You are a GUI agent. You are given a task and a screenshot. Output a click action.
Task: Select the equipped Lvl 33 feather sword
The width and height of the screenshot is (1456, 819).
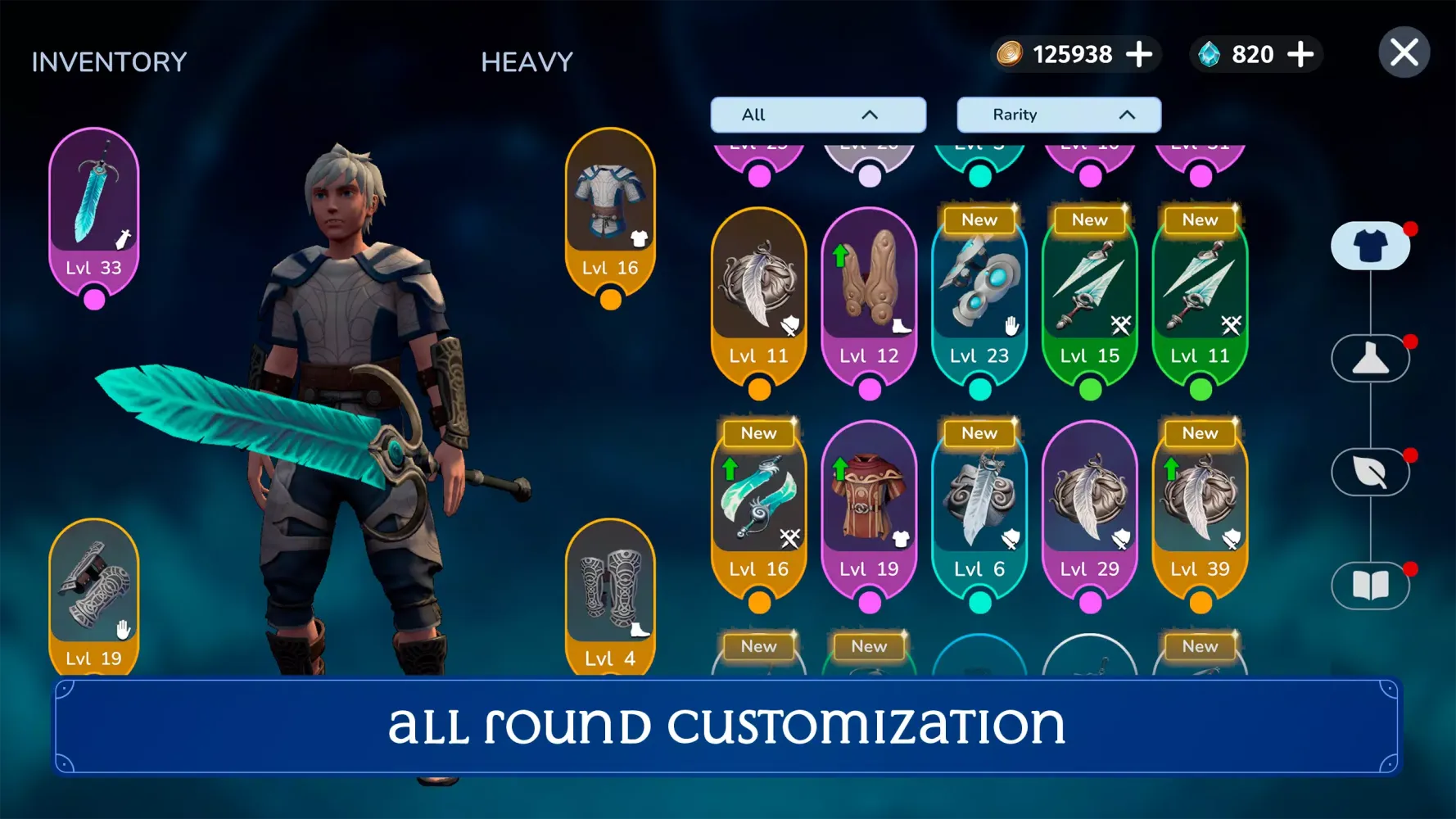coord(93,209)
